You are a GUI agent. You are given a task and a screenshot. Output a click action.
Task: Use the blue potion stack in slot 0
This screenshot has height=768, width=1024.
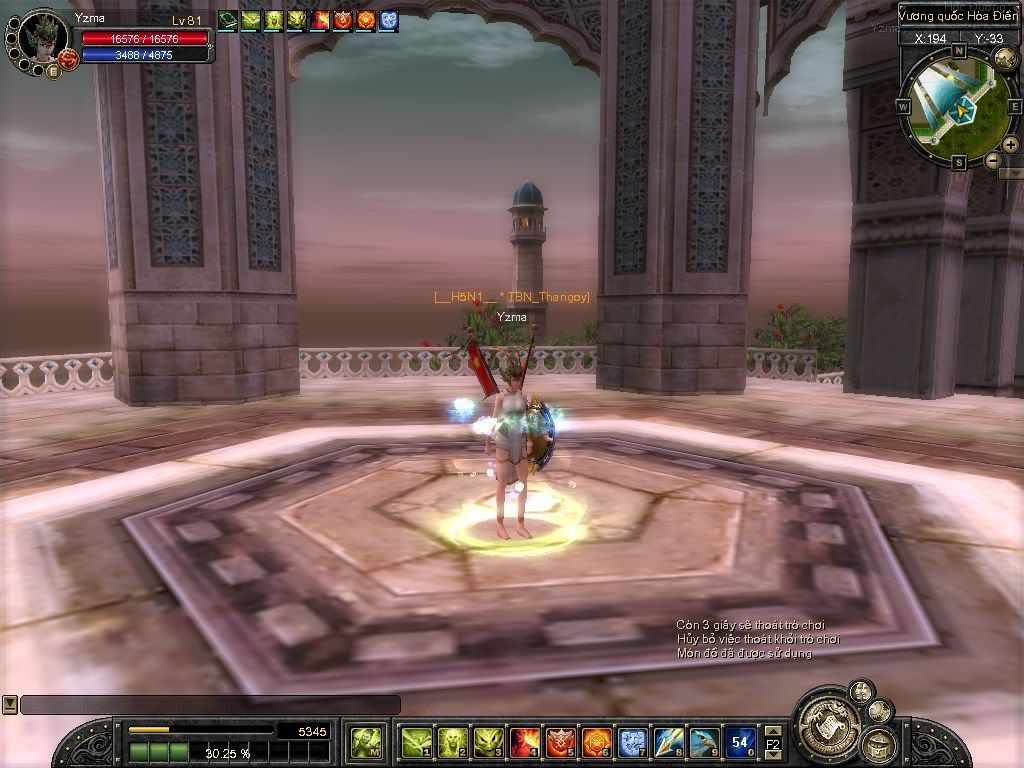point(740,742)
